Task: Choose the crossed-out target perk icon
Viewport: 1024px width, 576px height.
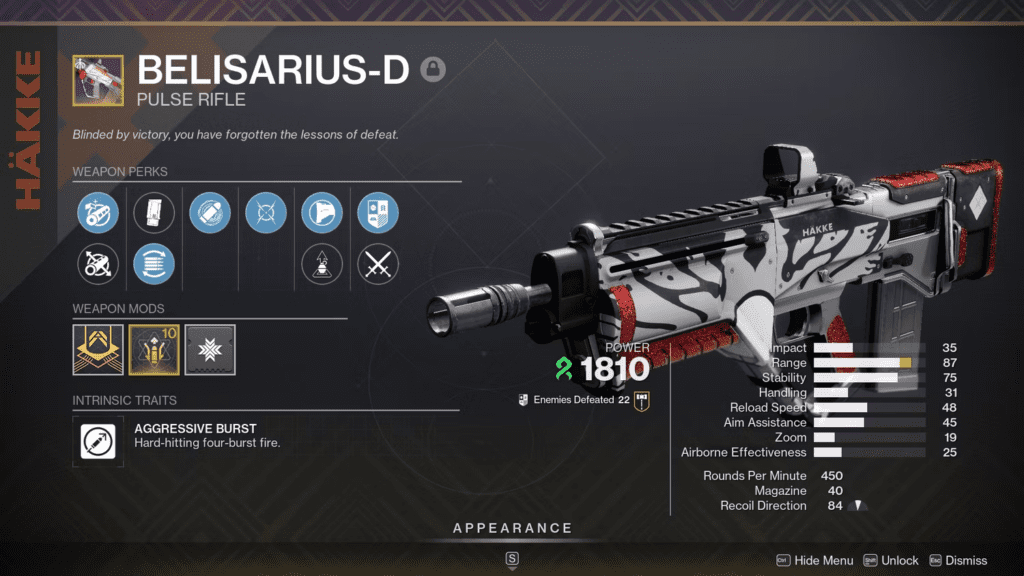Action: coord(266,212)
